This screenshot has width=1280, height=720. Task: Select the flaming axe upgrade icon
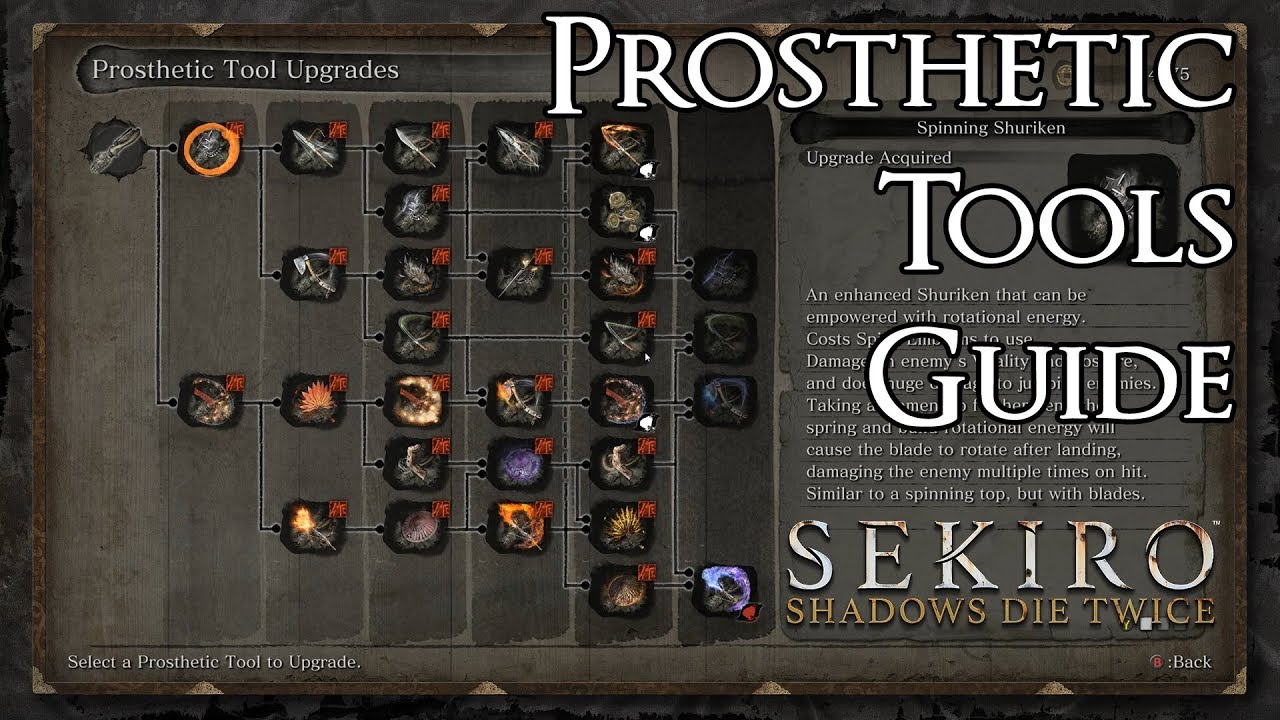[520, 400]
